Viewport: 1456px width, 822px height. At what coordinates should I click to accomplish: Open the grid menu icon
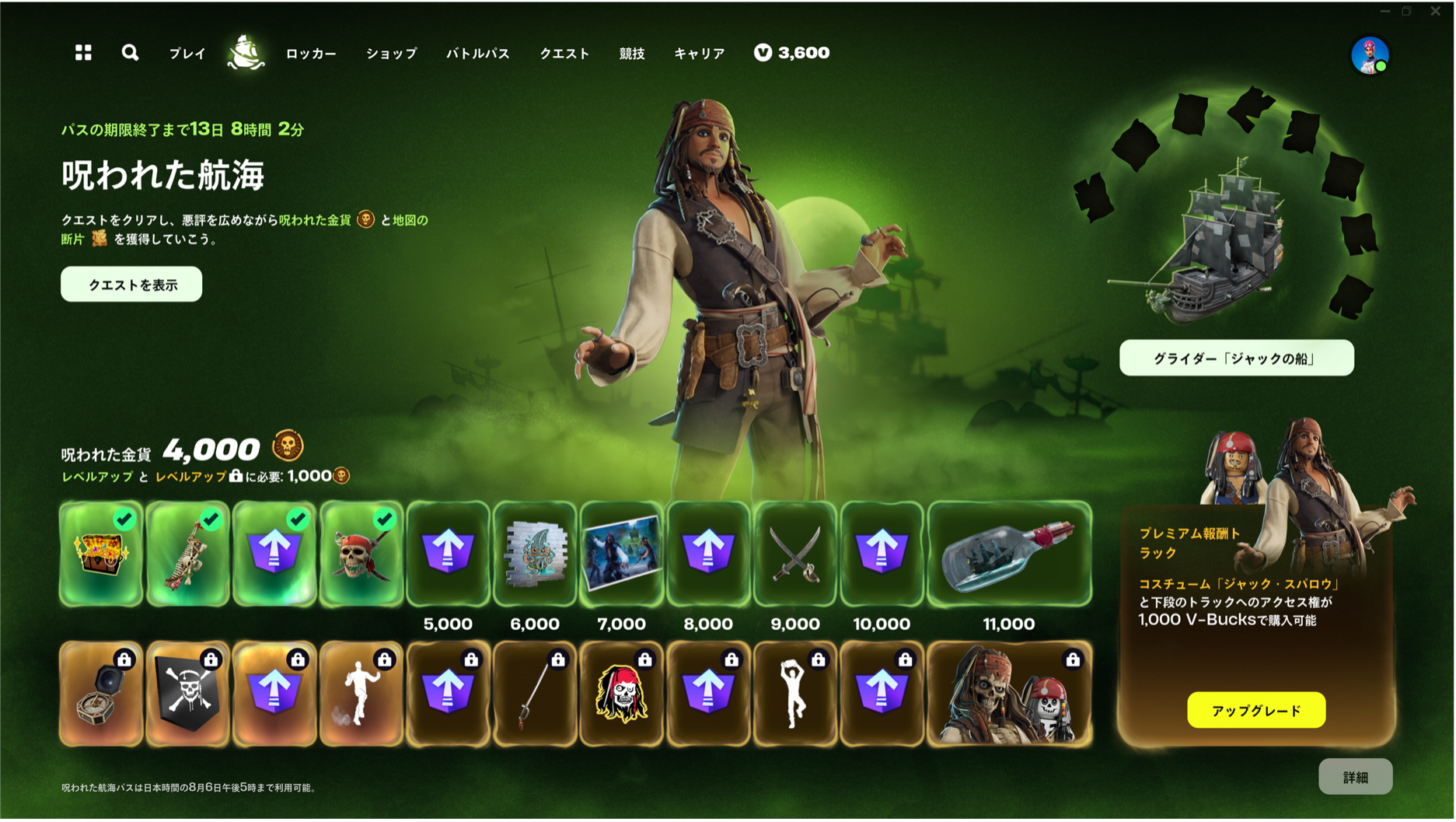[x=83, y=53]
